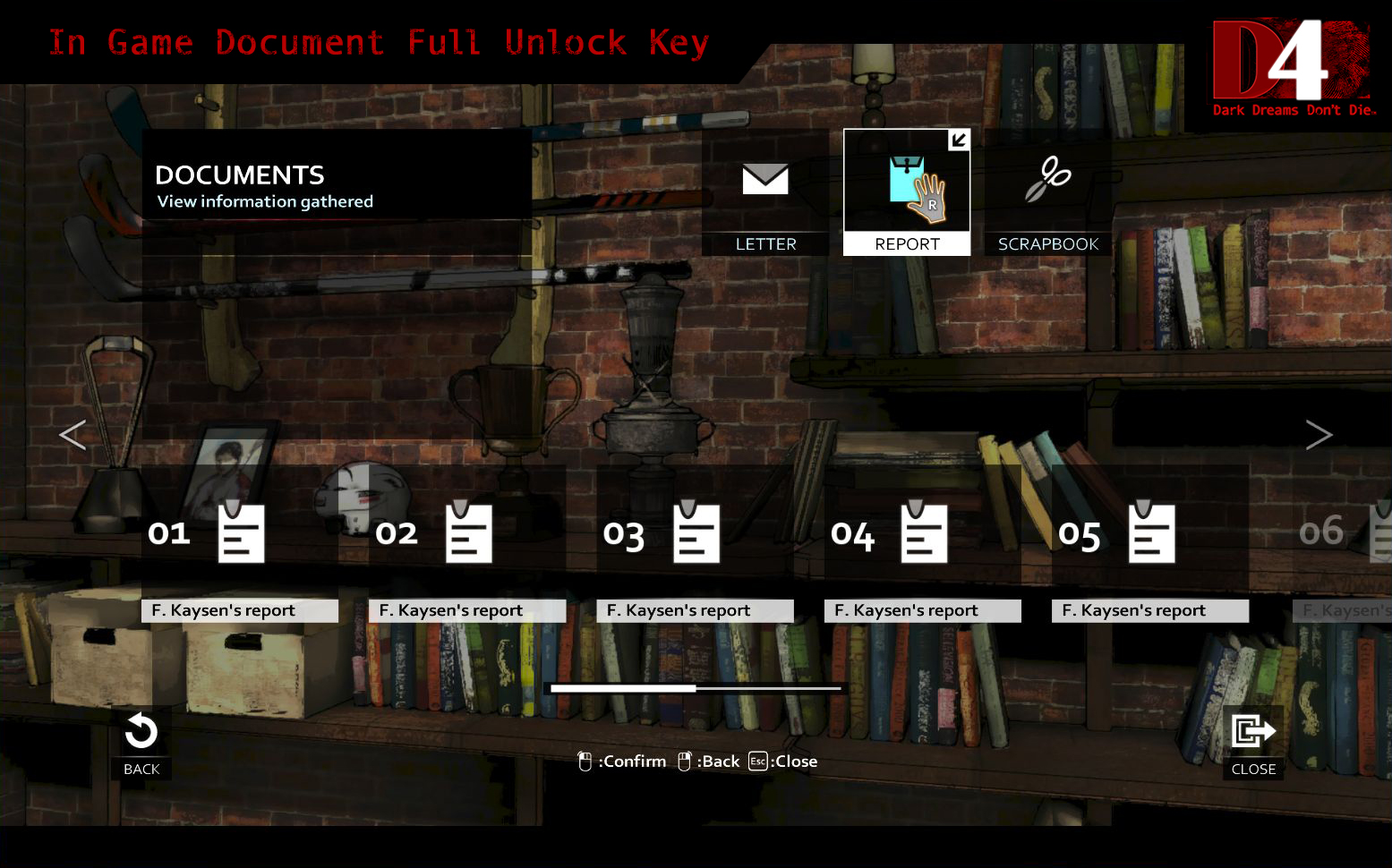
Task: Click the left navigation arrow
Action: click(x=73, y=435)
